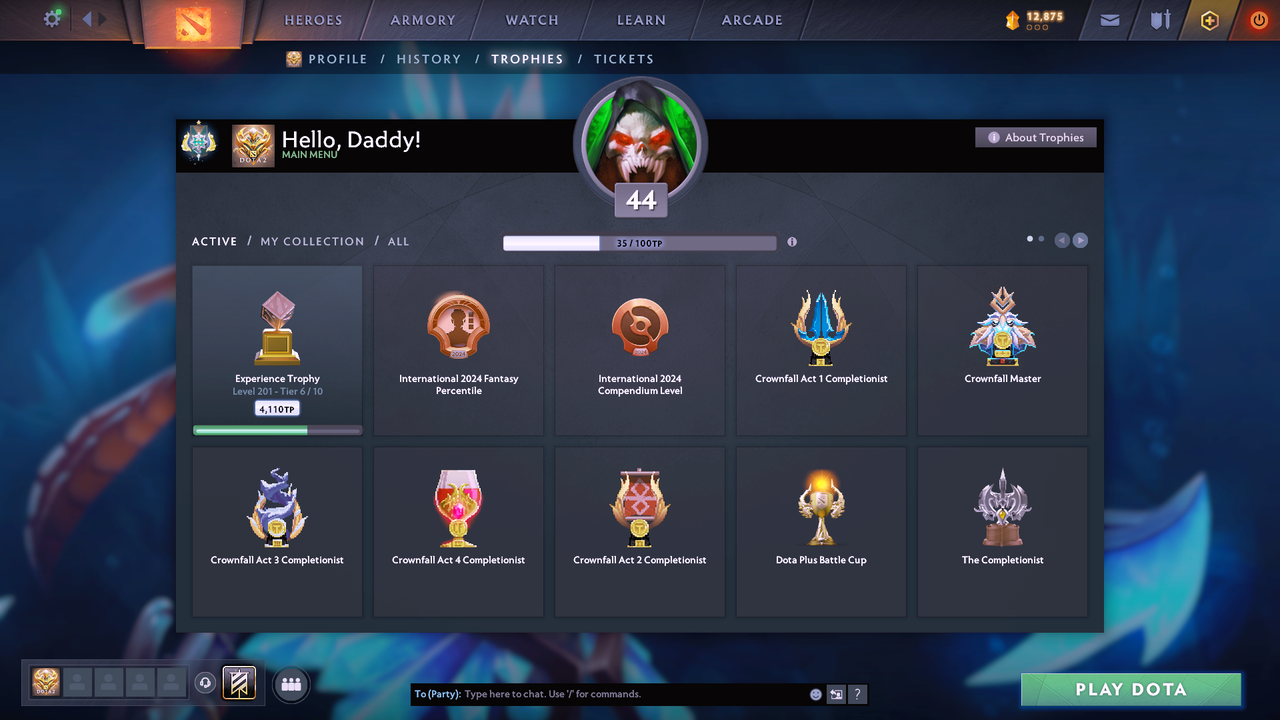The image size is (1280, 720).
Task: Open the ARCADE menu
Action: [751, 20]
